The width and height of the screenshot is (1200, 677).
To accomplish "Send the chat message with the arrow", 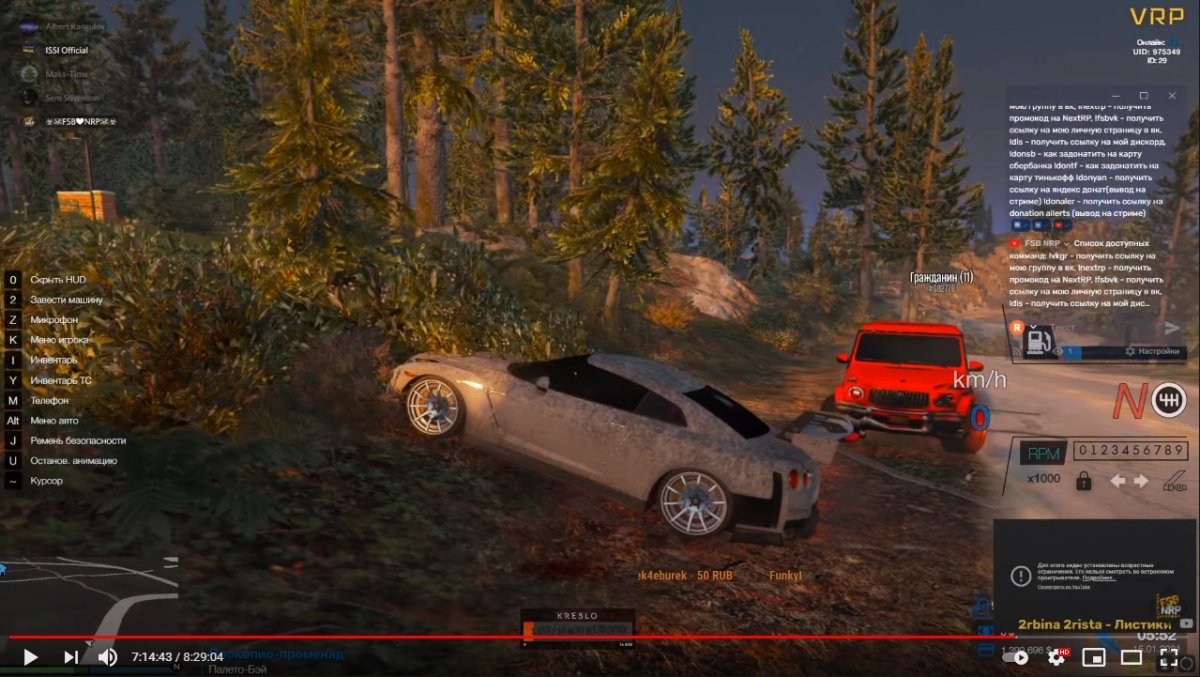I will click(x=1172, y=327).
